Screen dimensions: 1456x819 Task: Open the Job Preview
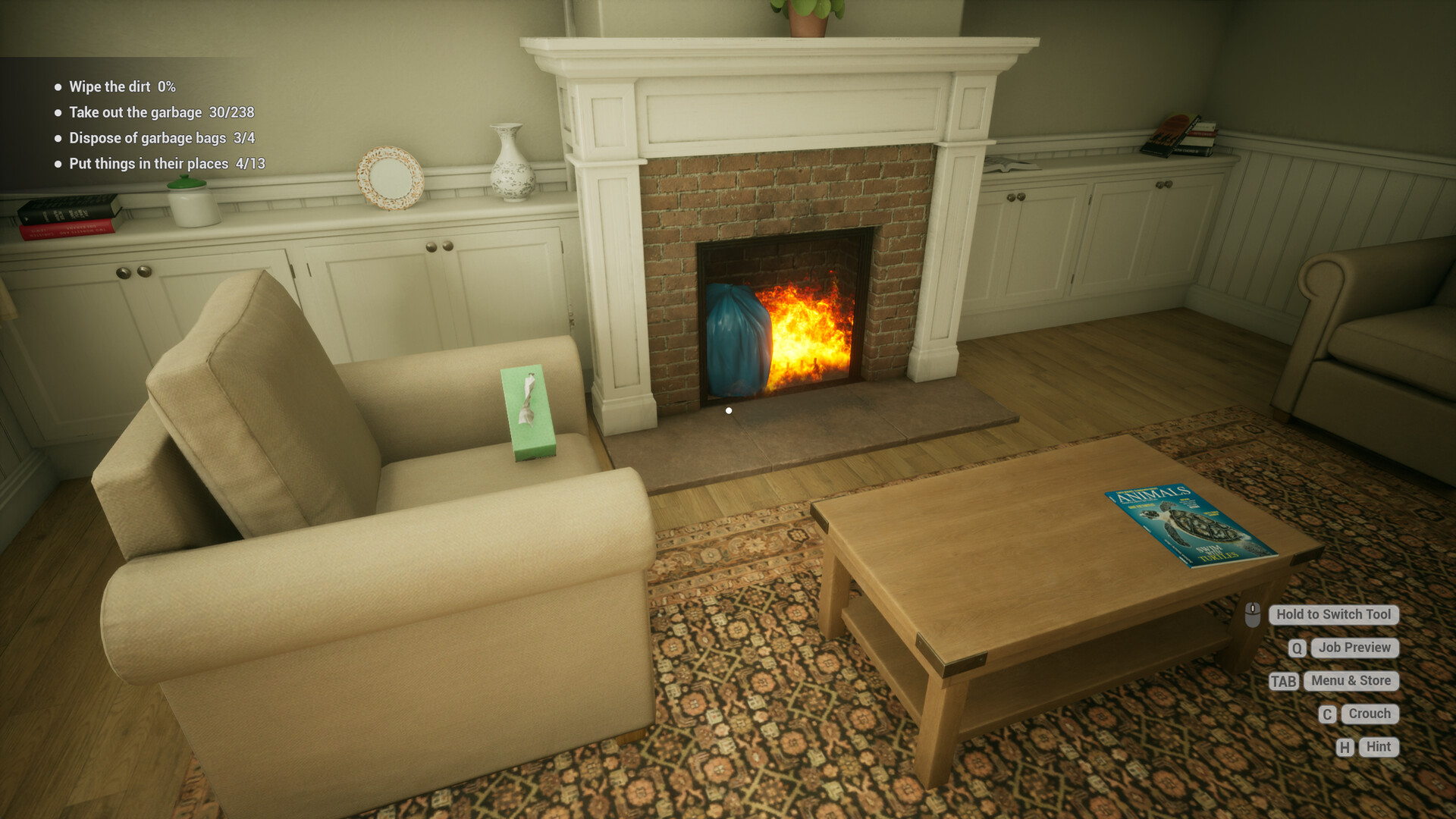coord(1354,648)
